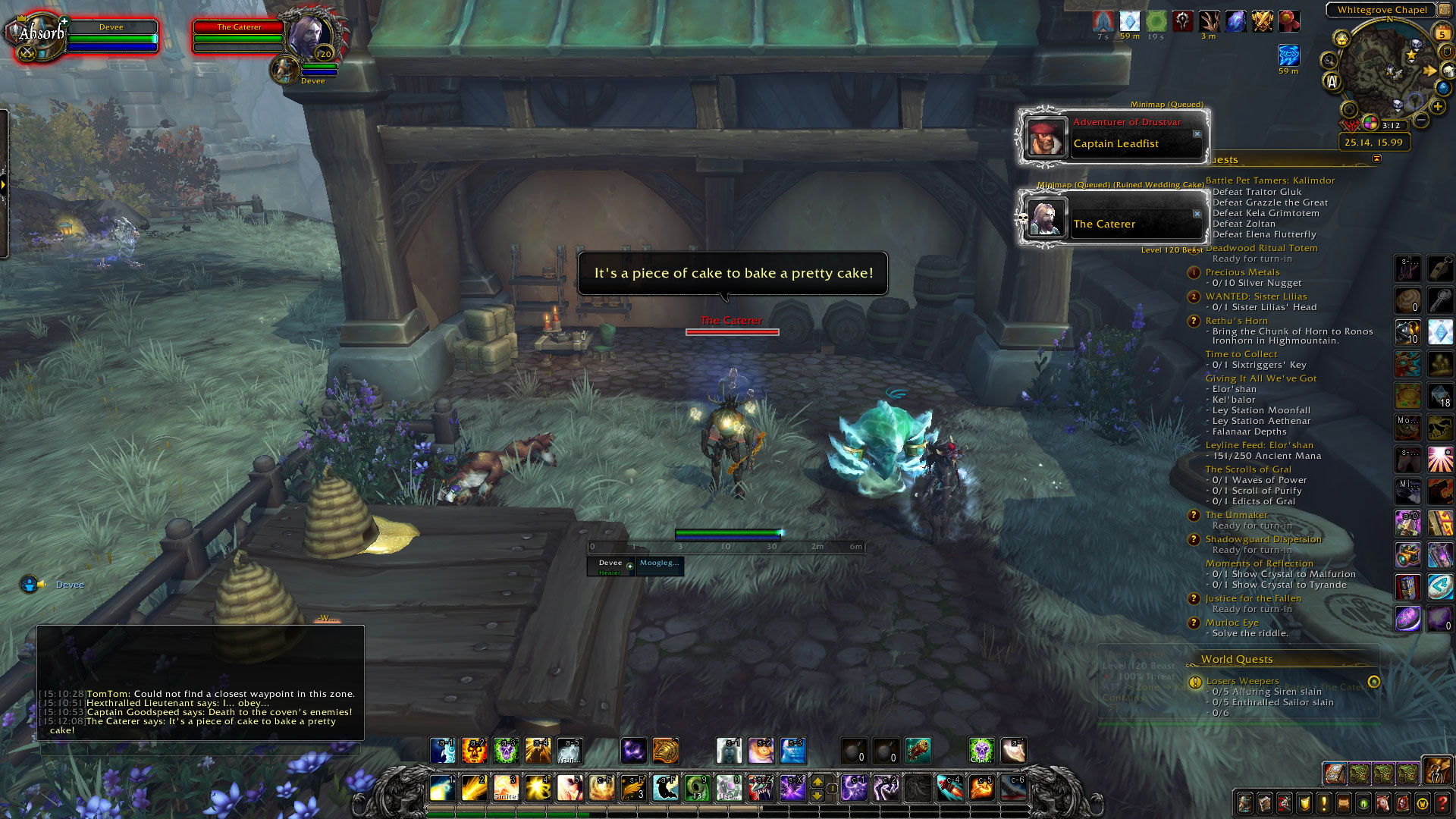
Task: Expand the Losers Weepers world quest entry
Action: (x=1241, y=681)
